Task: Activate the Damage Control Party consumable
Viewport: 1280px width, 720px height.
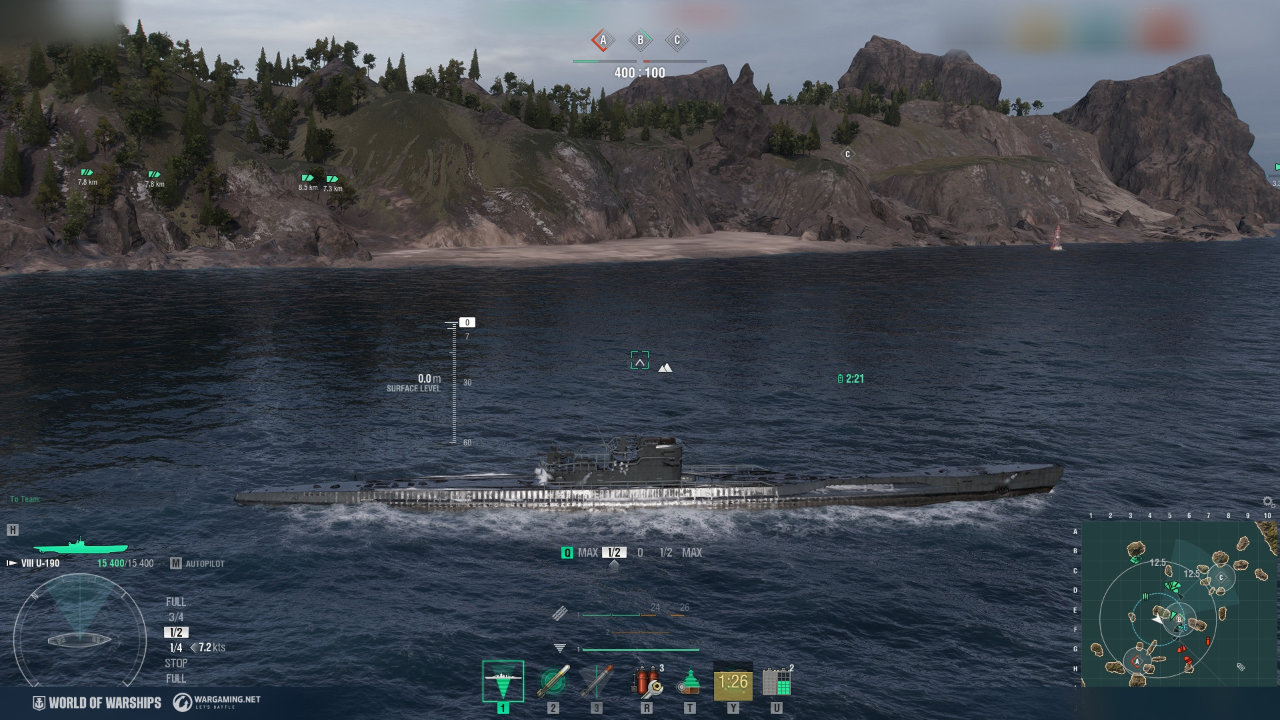Action: [x=647, y=682]
